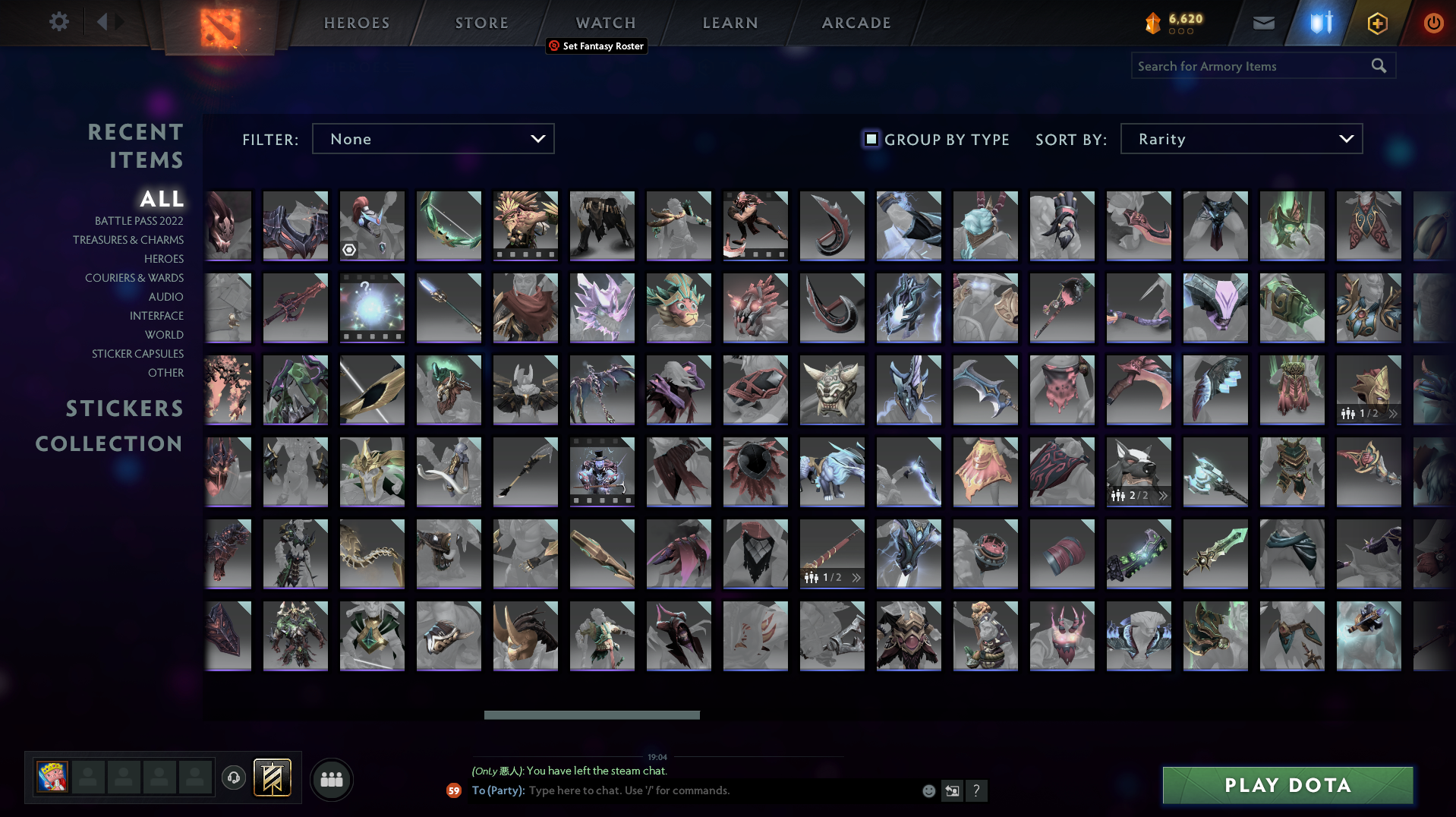Disable the GROUP BY TYPE checkbox
The height and width of the screenshot is (817, 1456).
[870, 139]
